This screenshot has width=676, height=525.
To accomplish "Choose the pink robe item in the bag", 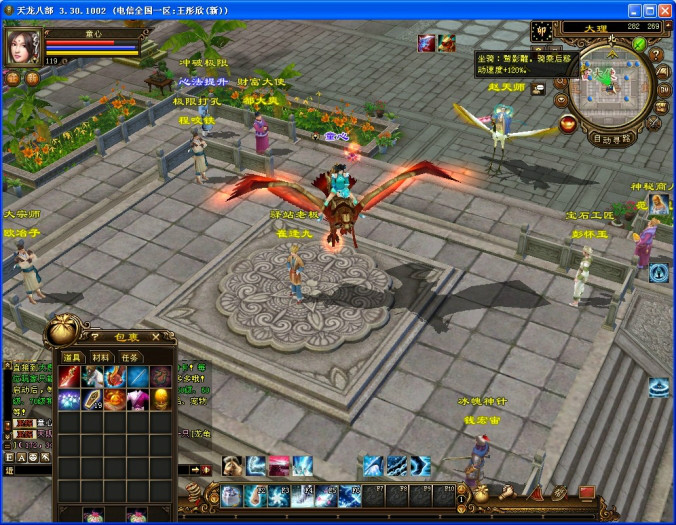I will [x=139, y=399].
